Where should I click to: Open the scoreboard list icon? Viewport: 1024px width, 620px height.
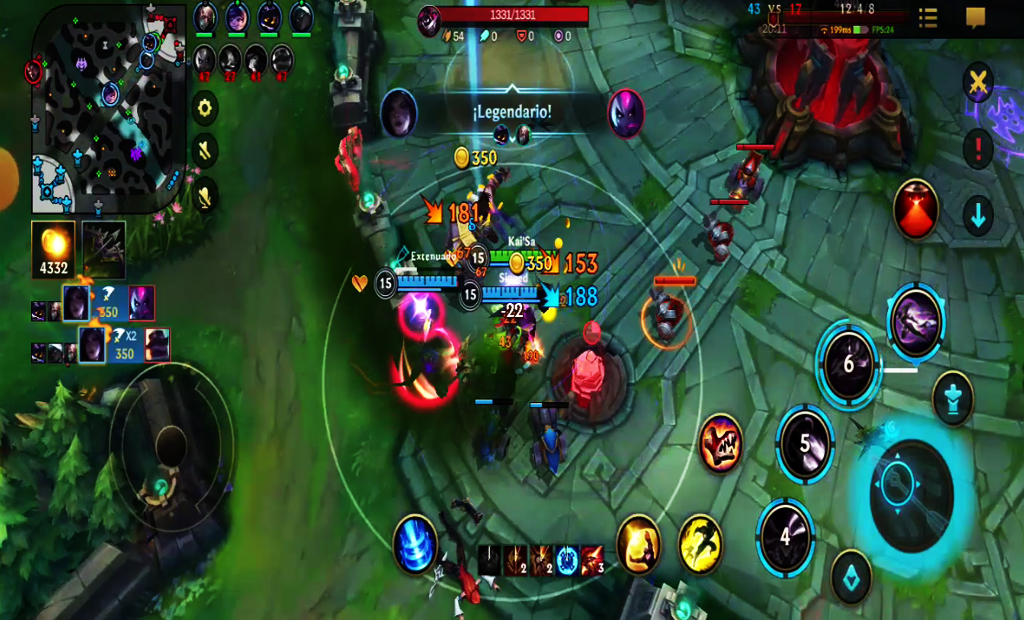click(x=927, y=18)
